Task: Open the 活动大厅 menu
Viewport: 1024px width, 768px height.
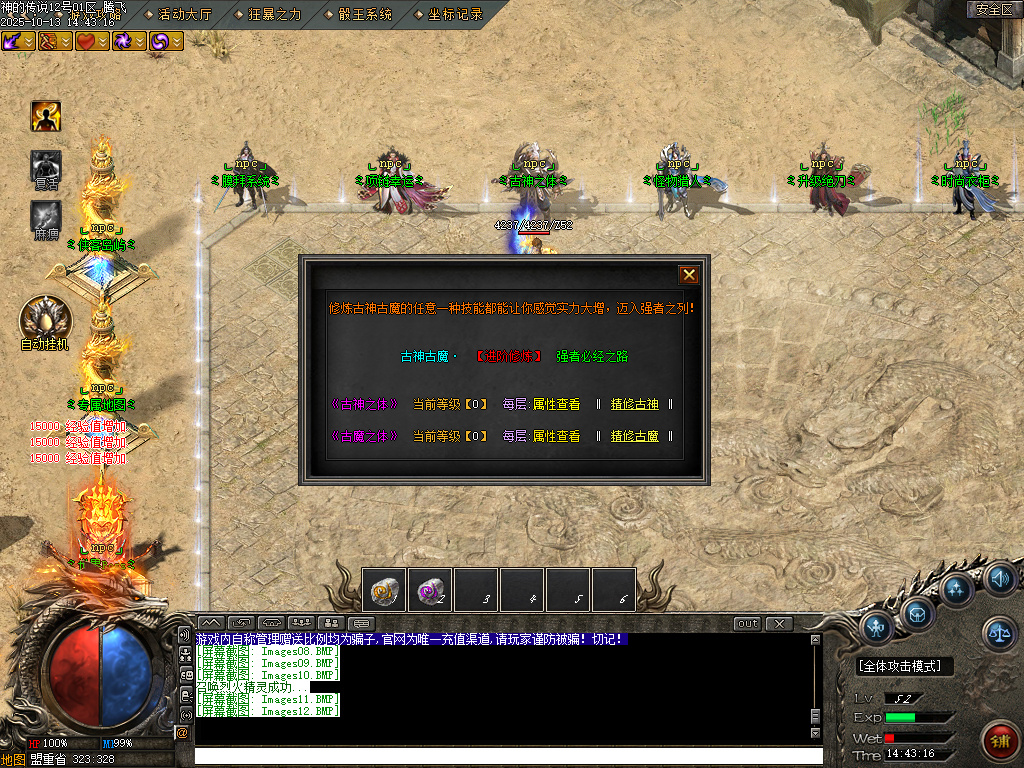Action: pos(180,14)
